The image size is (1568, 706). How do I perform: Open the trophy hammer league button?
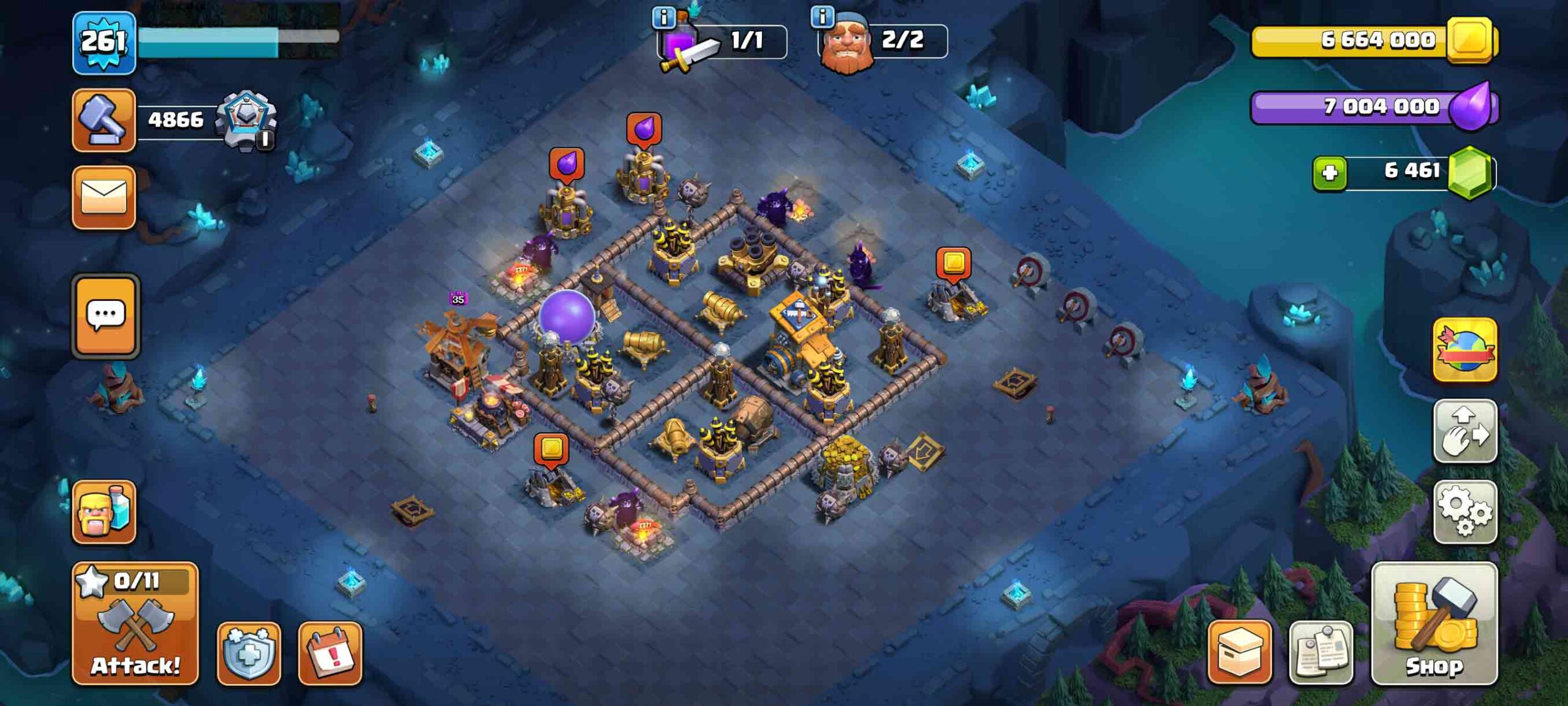(104, 120)
